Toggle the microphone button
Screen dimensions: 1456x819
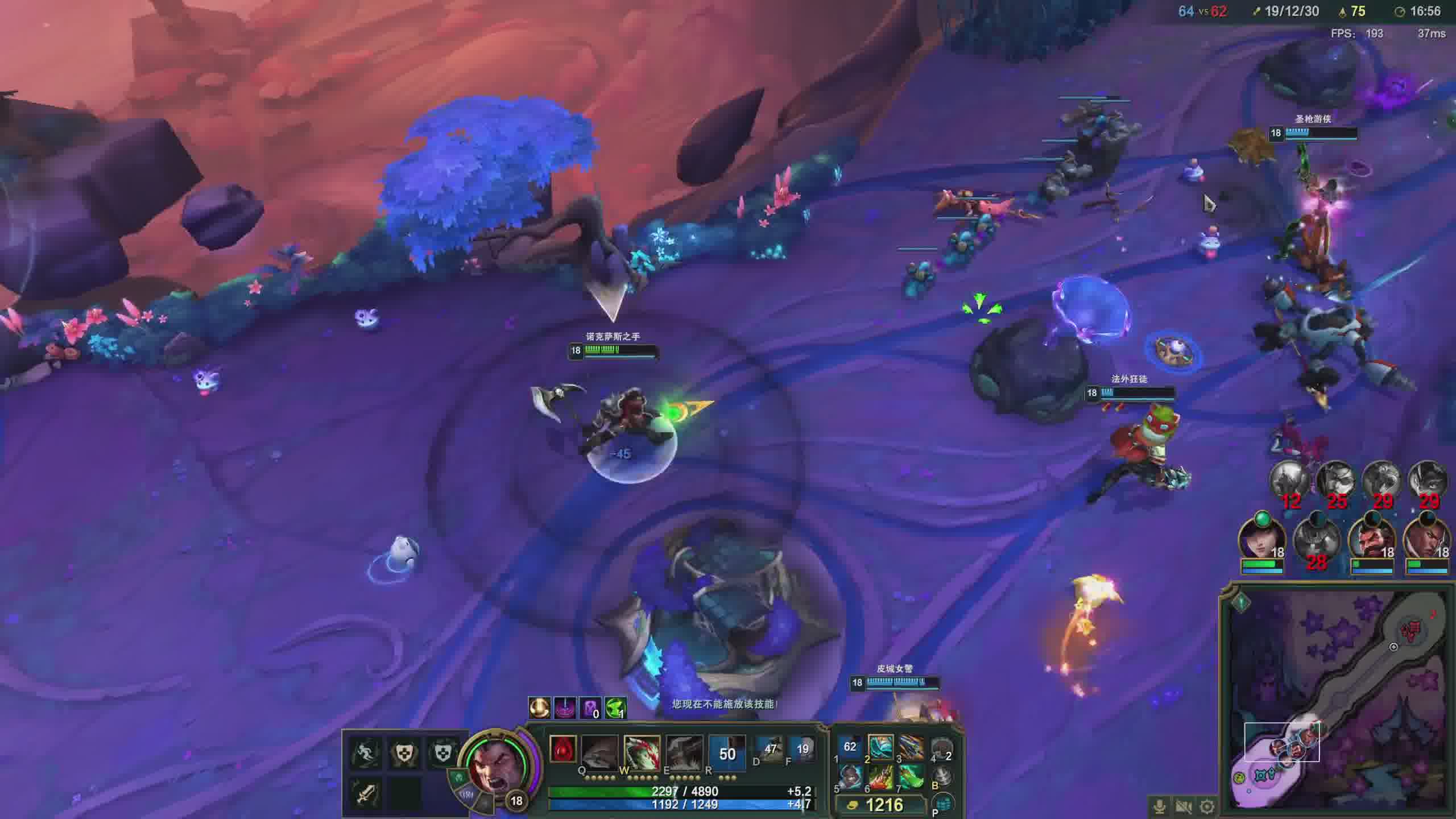click(x=1159, y=806)
